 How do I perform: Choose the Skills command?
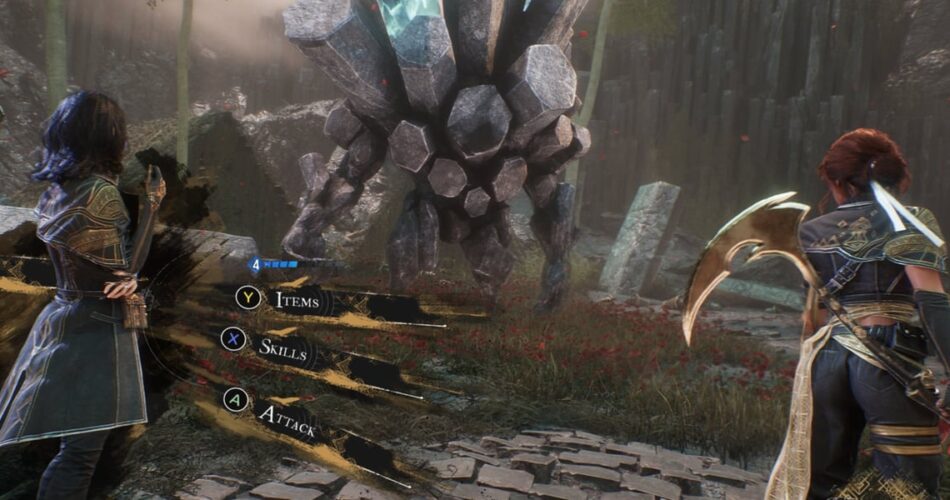click(283, 348)
